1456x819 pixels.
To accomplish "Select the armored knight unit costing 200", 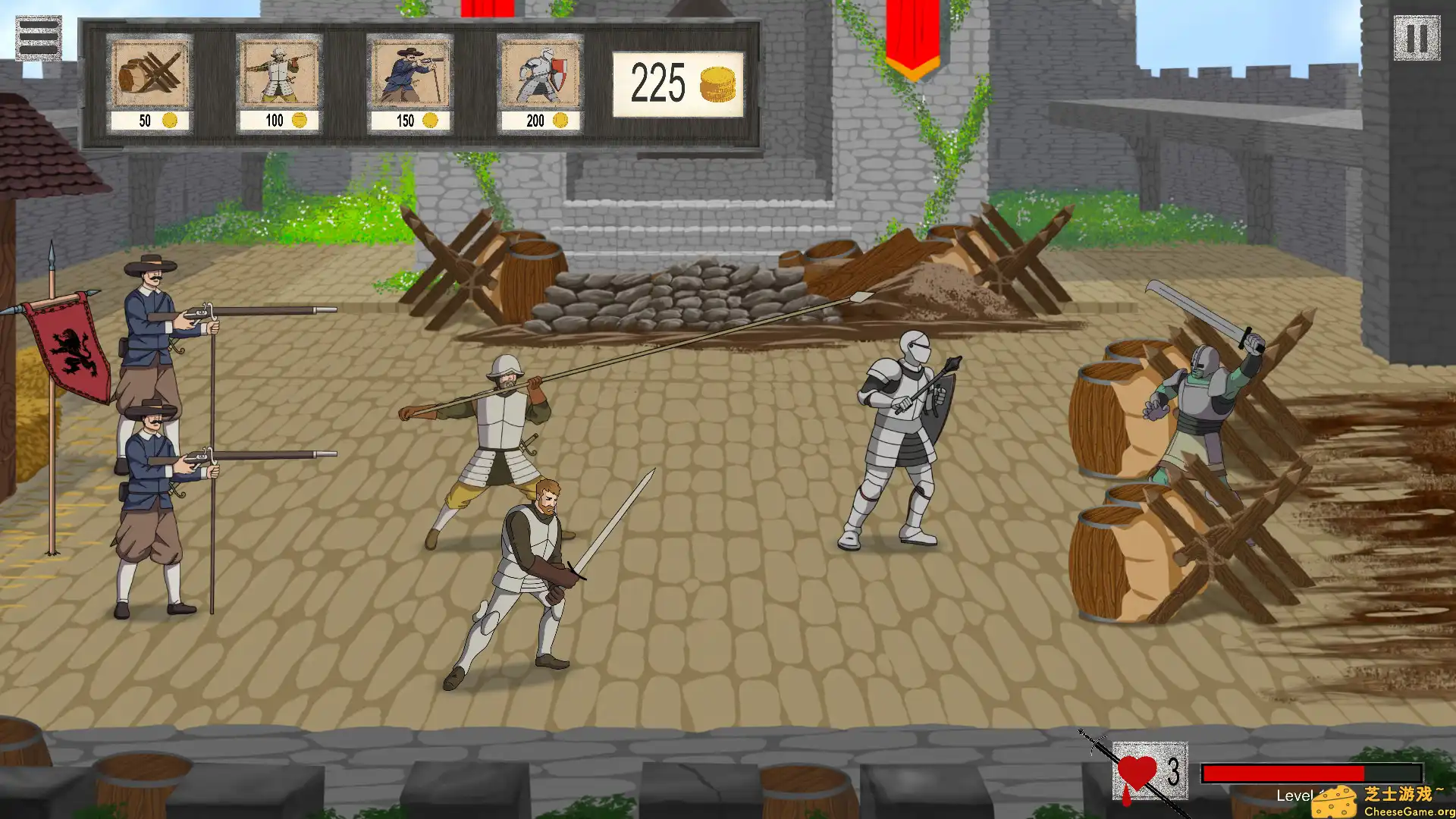I will click(x=538, y=76).
